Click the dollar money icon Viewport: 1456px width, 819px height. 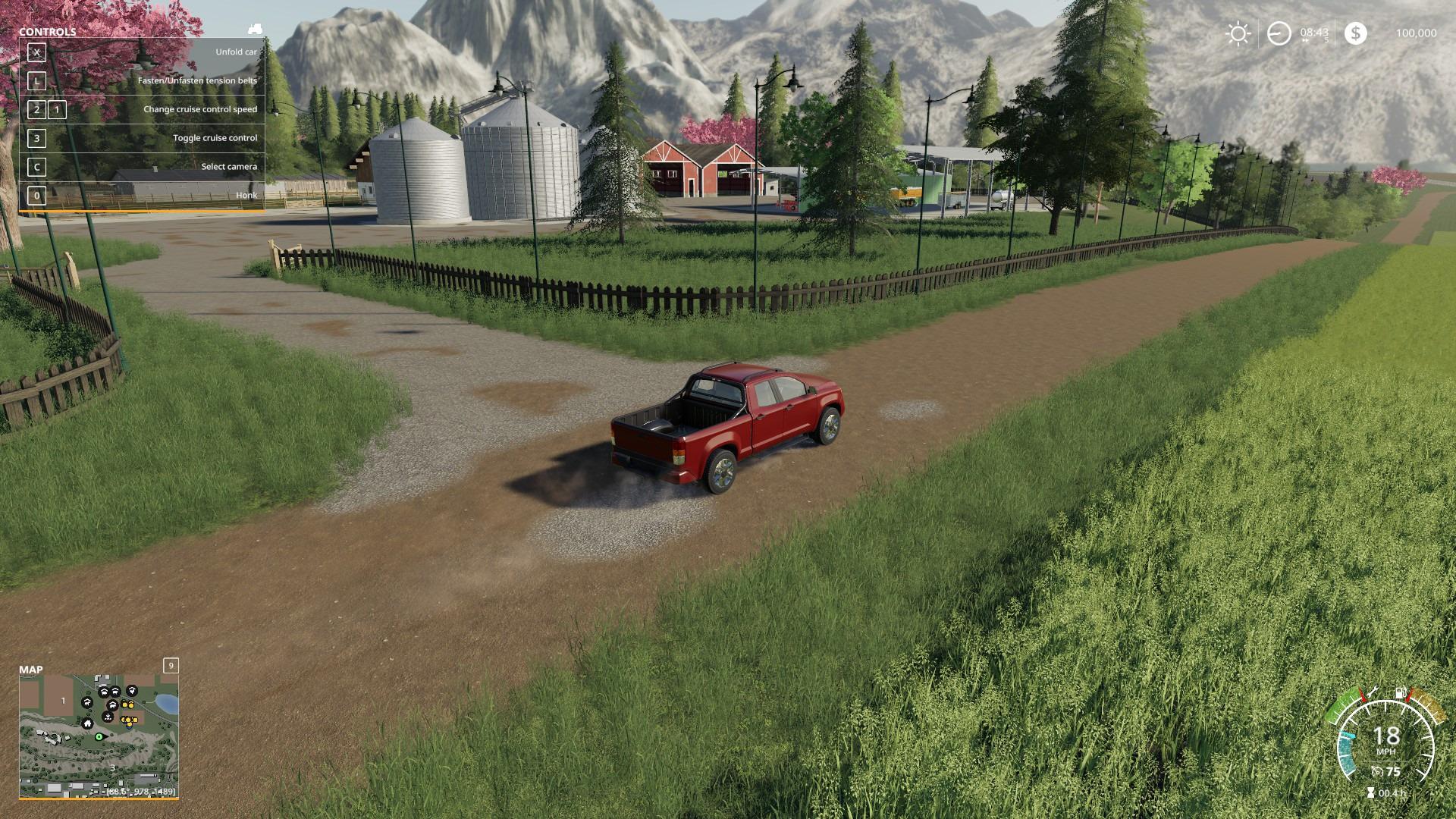tap(1355, 33)
